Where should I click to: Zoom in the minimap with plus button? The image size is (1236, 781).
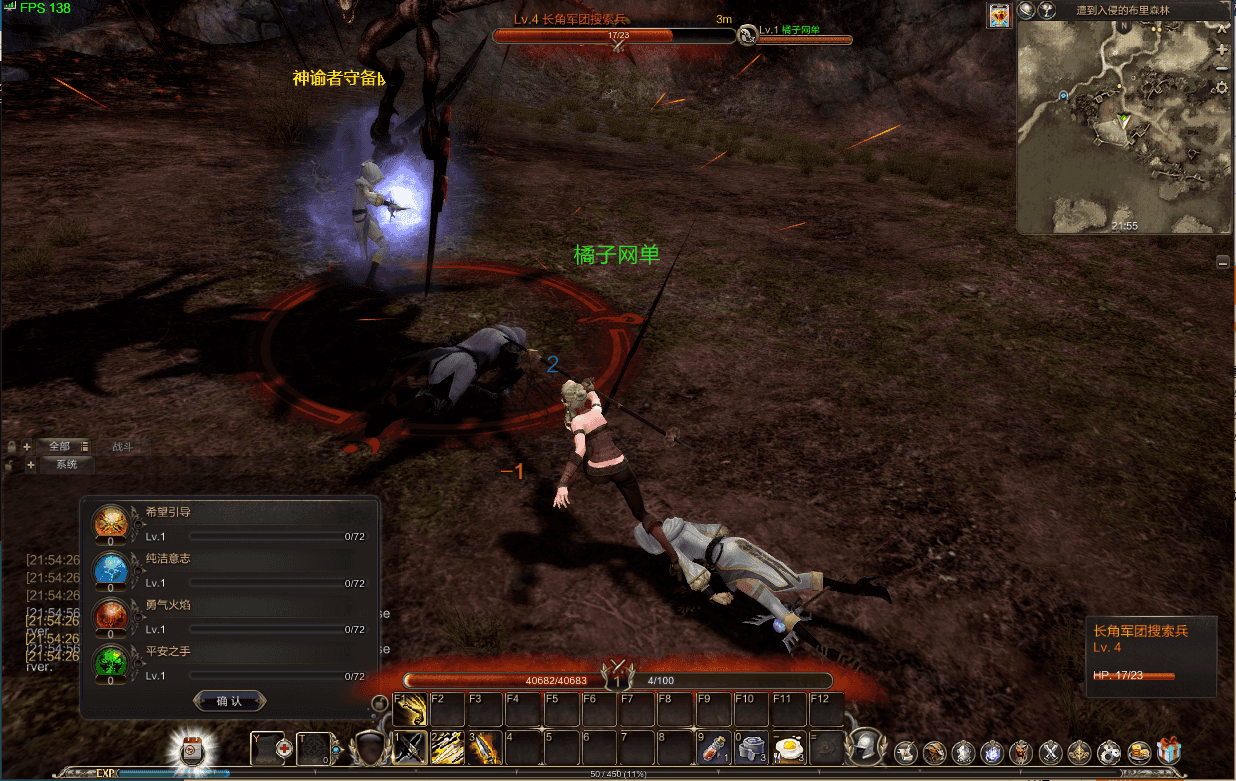point(1221,49)
